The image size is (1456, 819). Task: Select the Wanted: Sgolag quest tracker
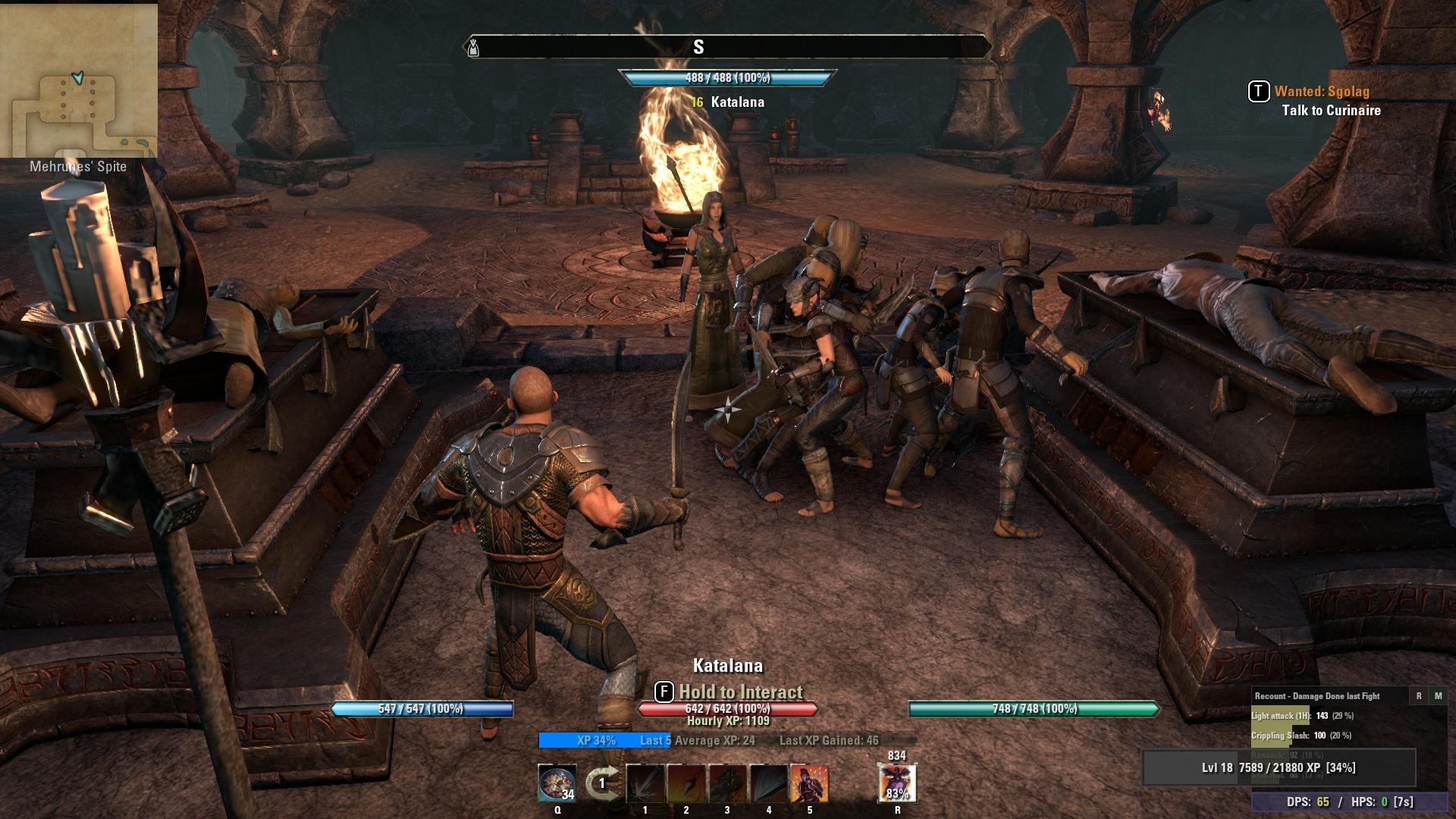[1321, 92]
